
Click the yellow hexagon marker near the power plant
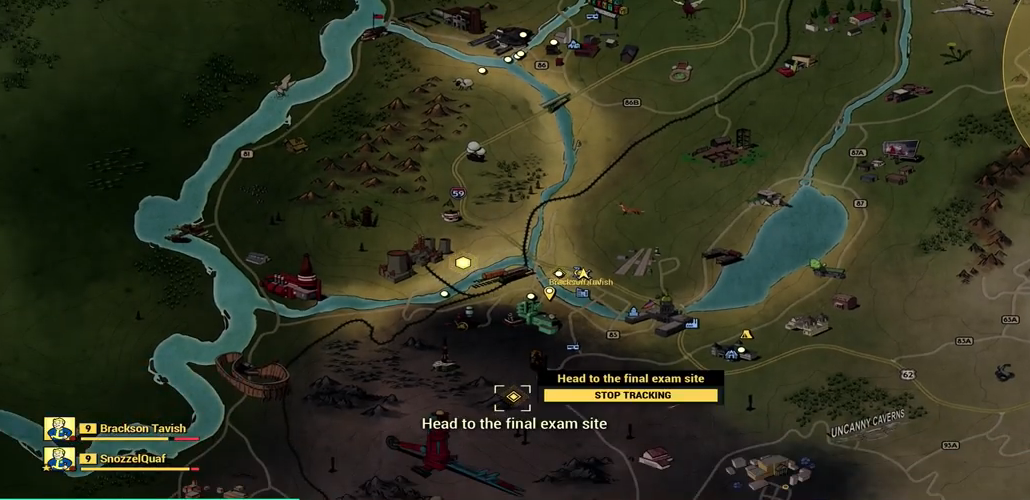pyautogui.click(x=463, y=263)
